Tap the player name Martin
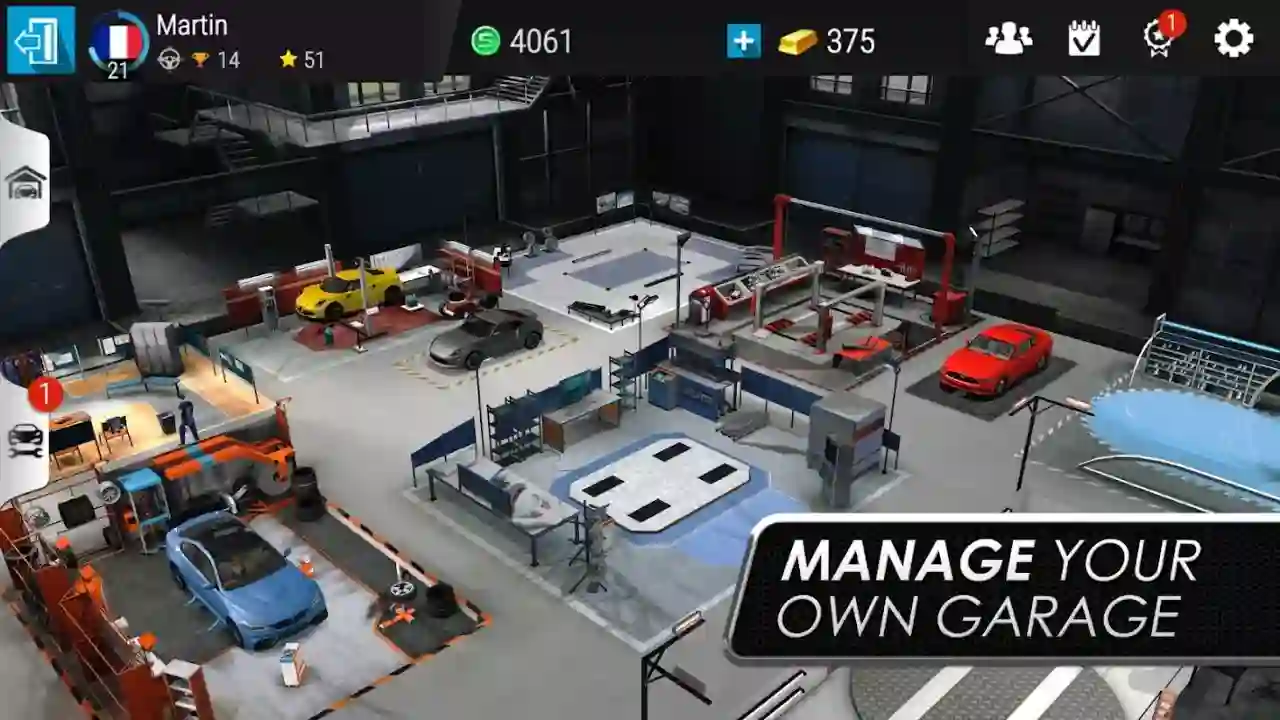Image resolution: width=1280 pixels, height=720 pixels. point(194,22)
